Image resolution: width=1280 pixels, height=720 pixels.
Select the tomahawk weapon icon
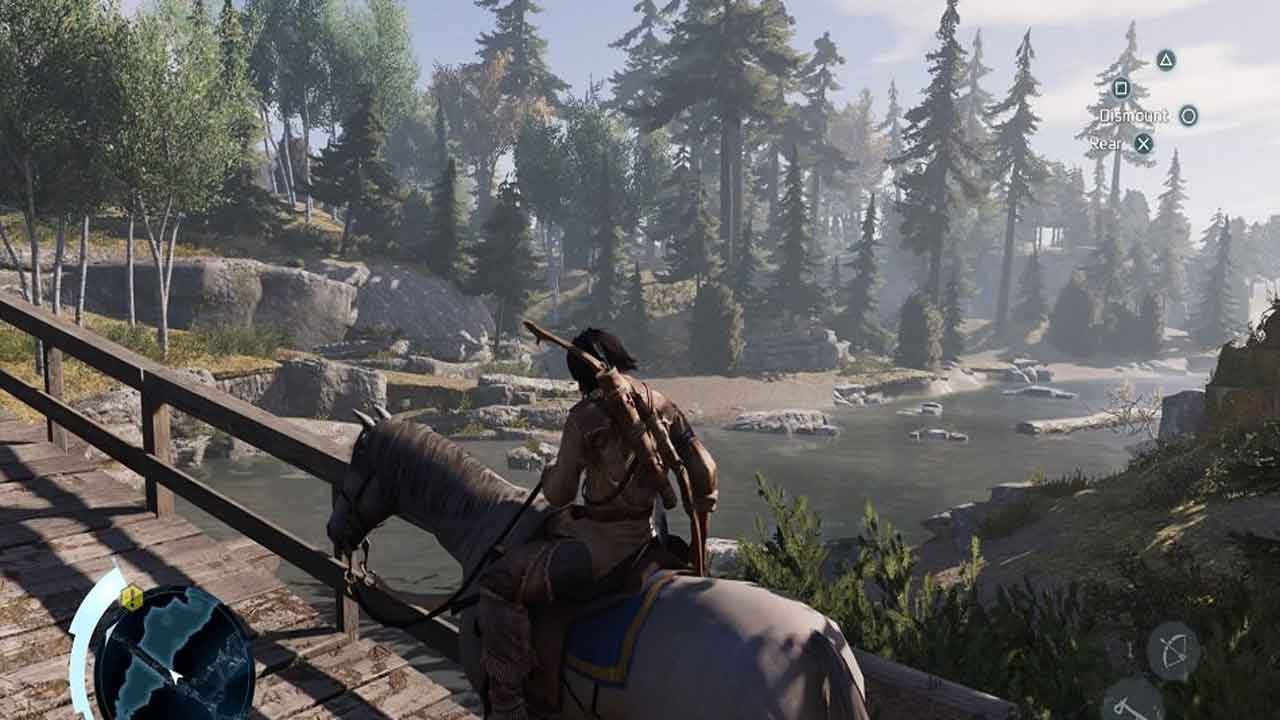[x=1132, y=702]
